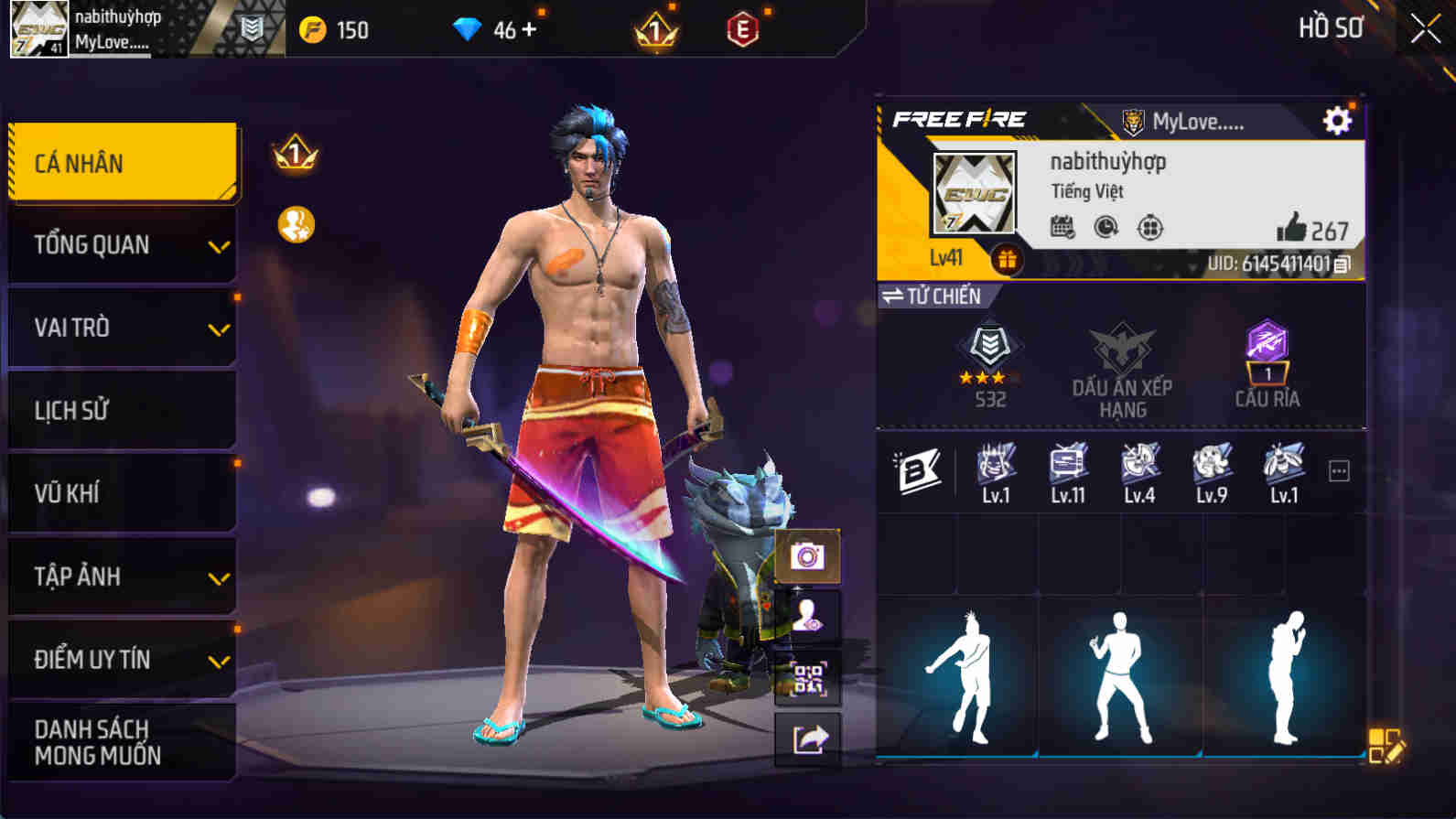Screen dimensions: 1456x819
Task: Open the settings gear on the profile banner
Action: tap(1338, 119)
